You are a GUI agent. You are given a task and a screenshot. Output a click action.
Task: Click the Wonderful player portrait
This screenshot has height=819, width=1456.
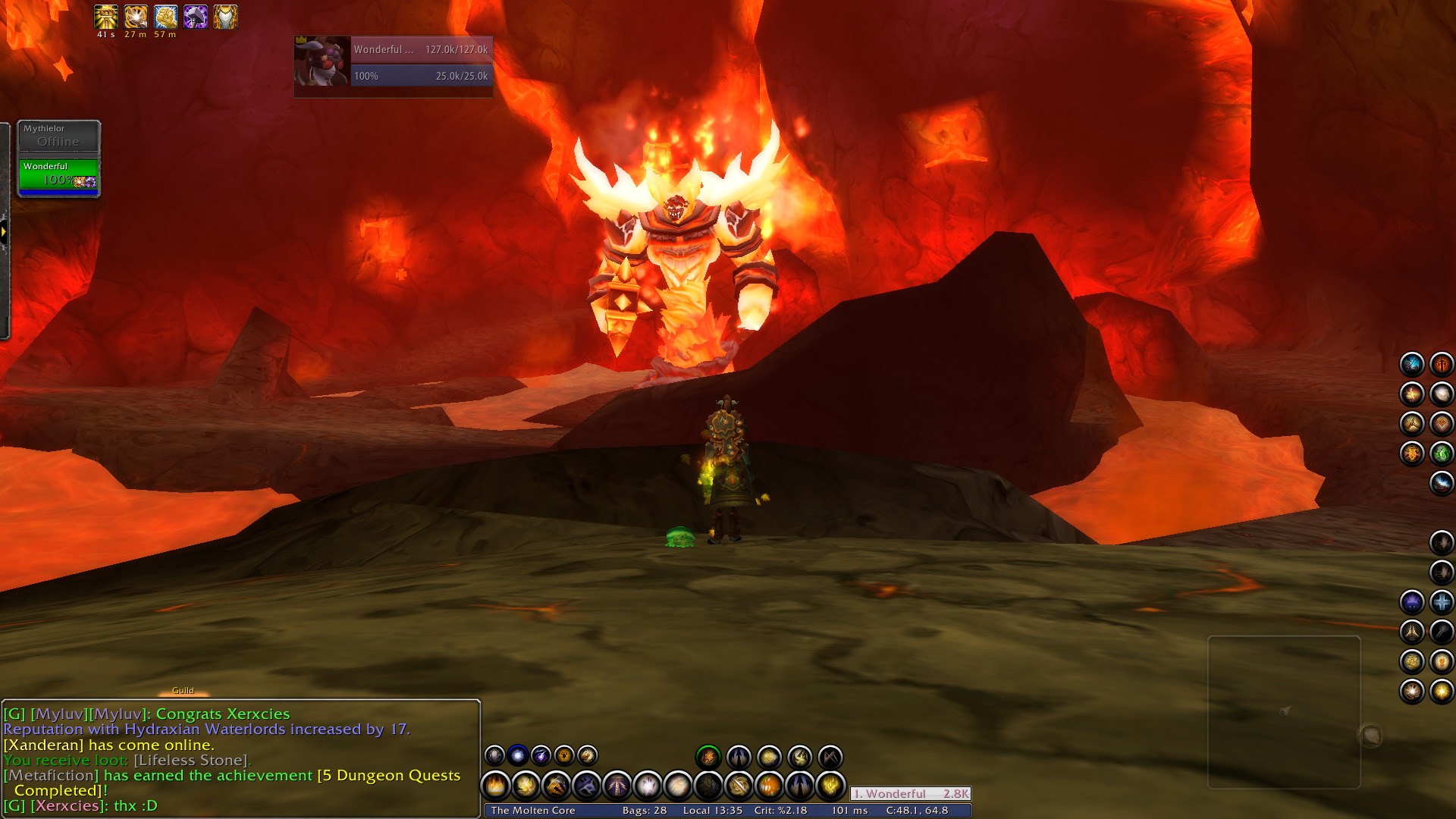click(322, 61)
